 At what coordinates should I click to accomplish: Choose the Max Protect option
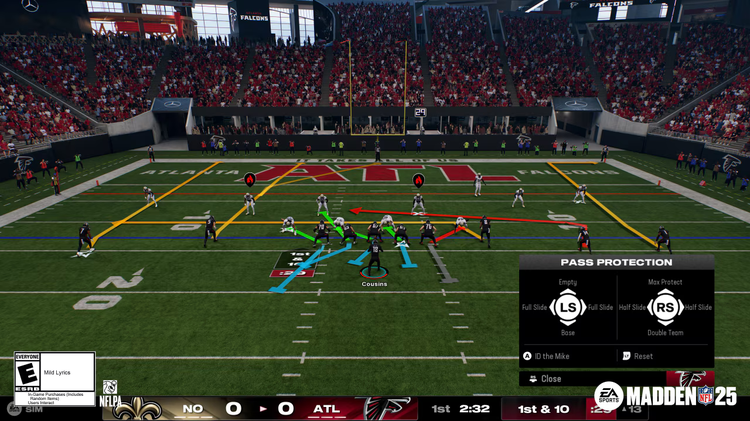click(x=666, y=283)
